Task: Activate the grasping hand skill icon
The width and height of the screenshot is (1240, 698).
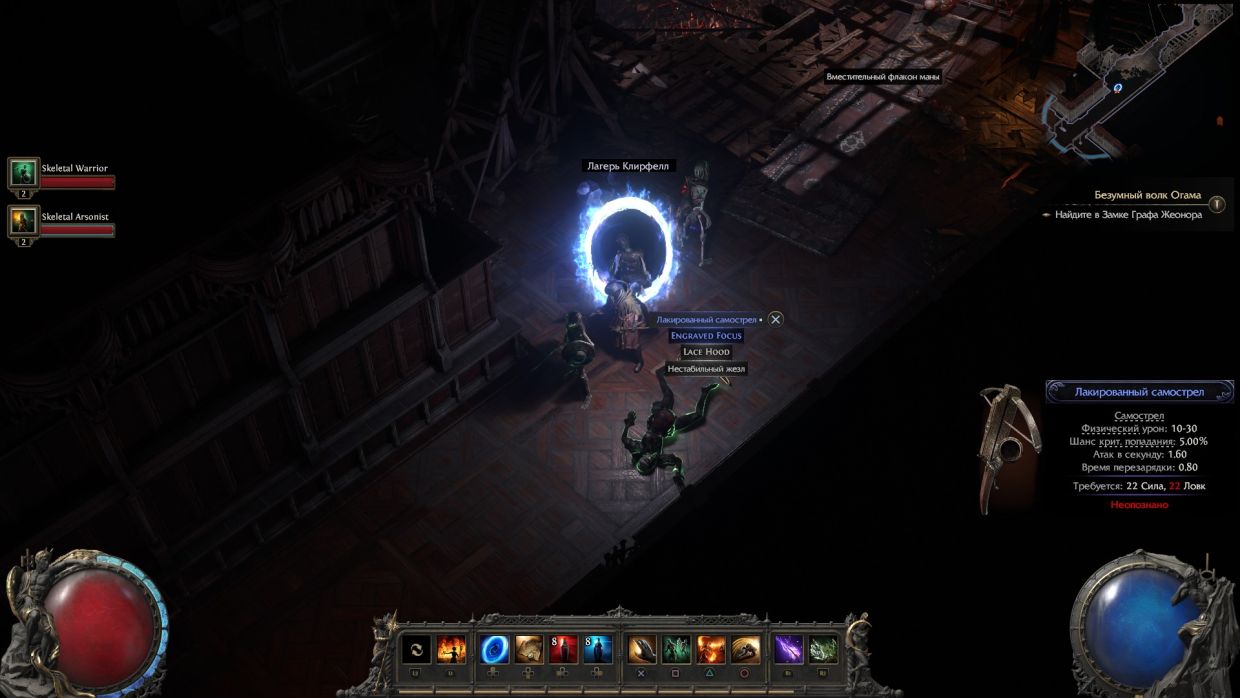Action: click(x=642, y=650)
